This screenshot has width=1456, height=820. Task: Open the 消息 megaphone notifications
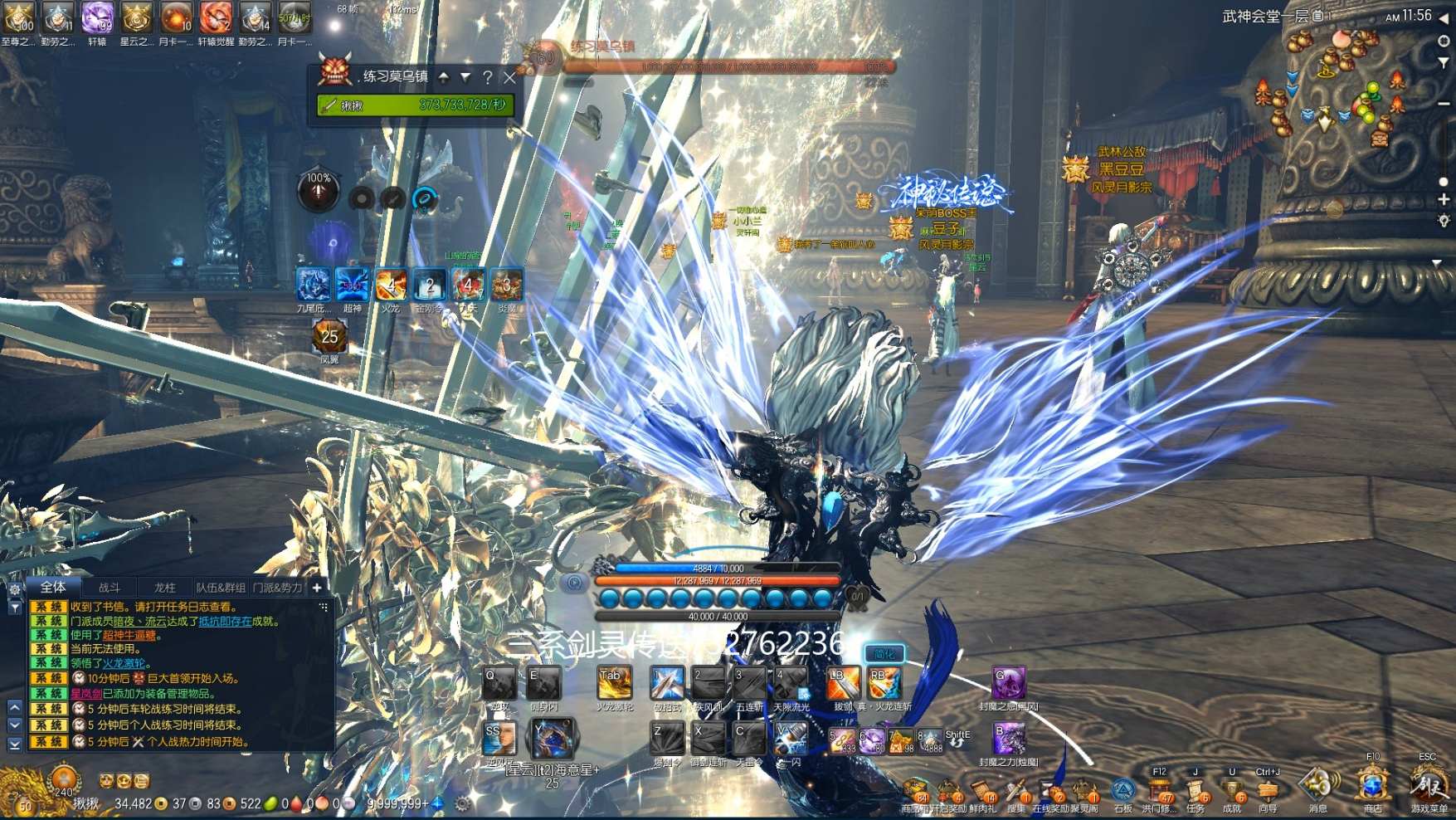1317,784
